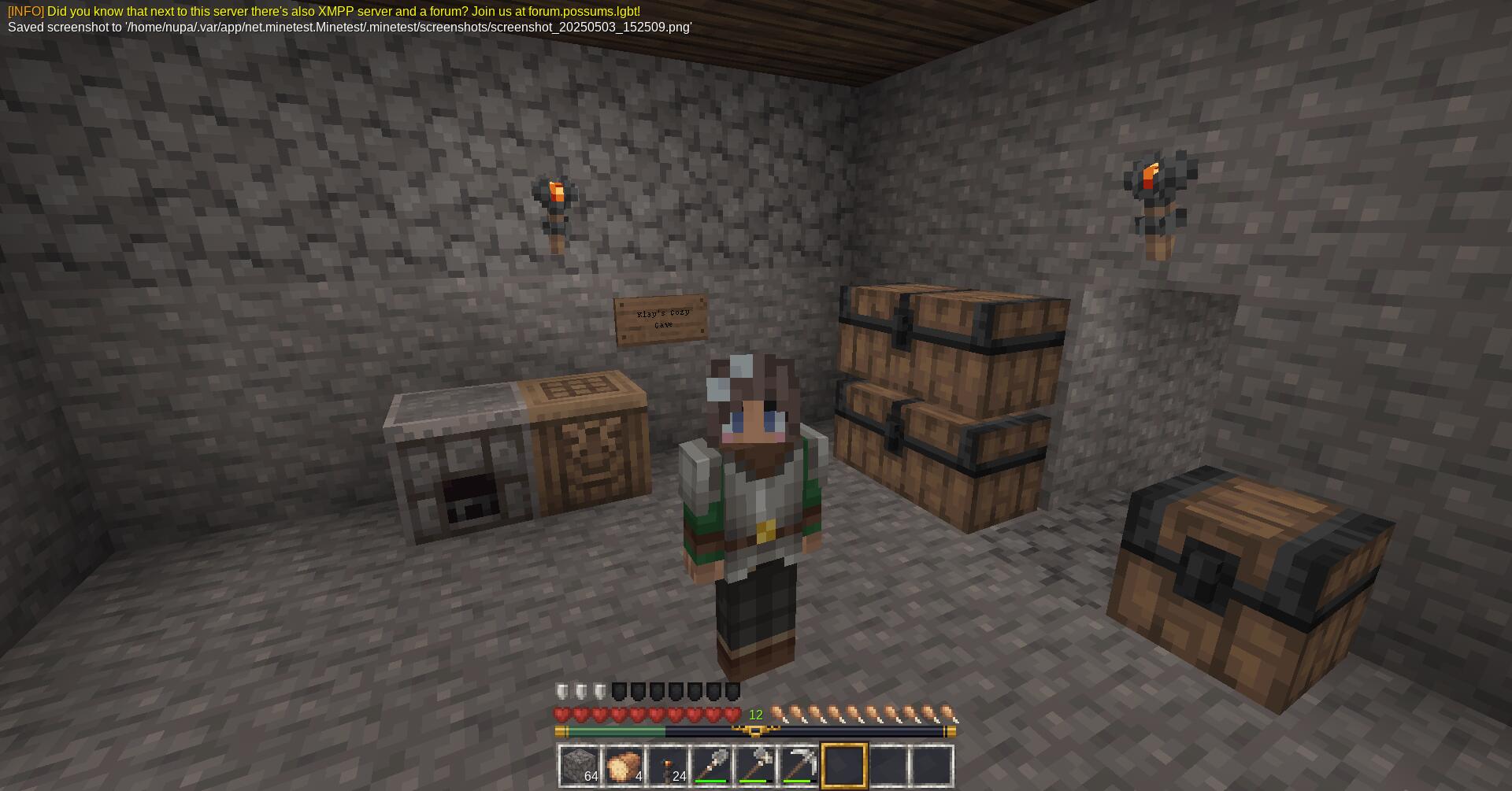Screen dimensions: 1512x791
Task: Select the shovel in the hotbar
Action: tap(715, 764)
